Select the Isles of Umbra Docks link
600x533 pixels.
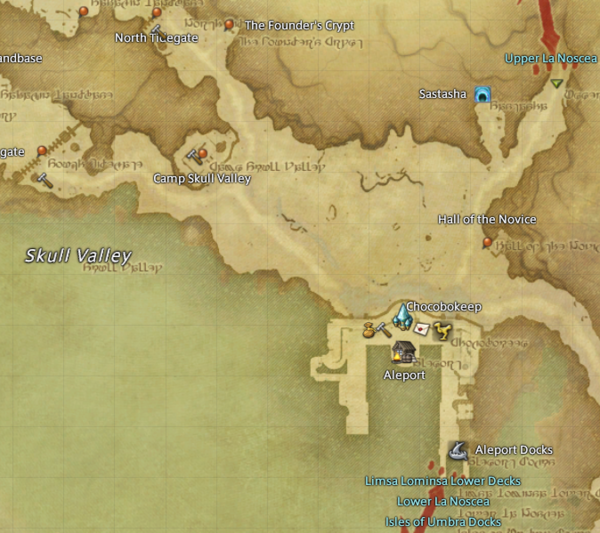tap(442, 522)
